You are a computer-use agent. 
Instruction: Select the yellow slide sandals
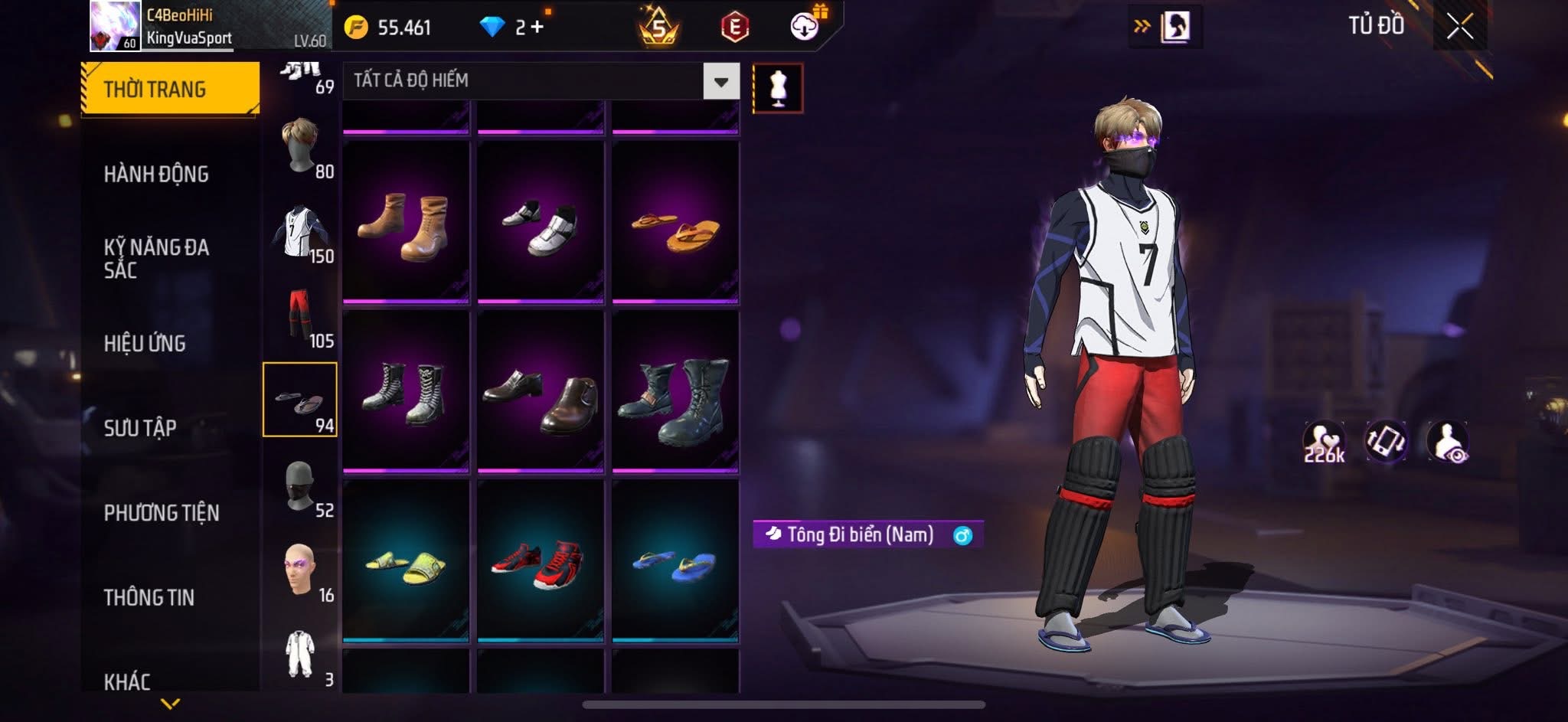pos(405,564)
